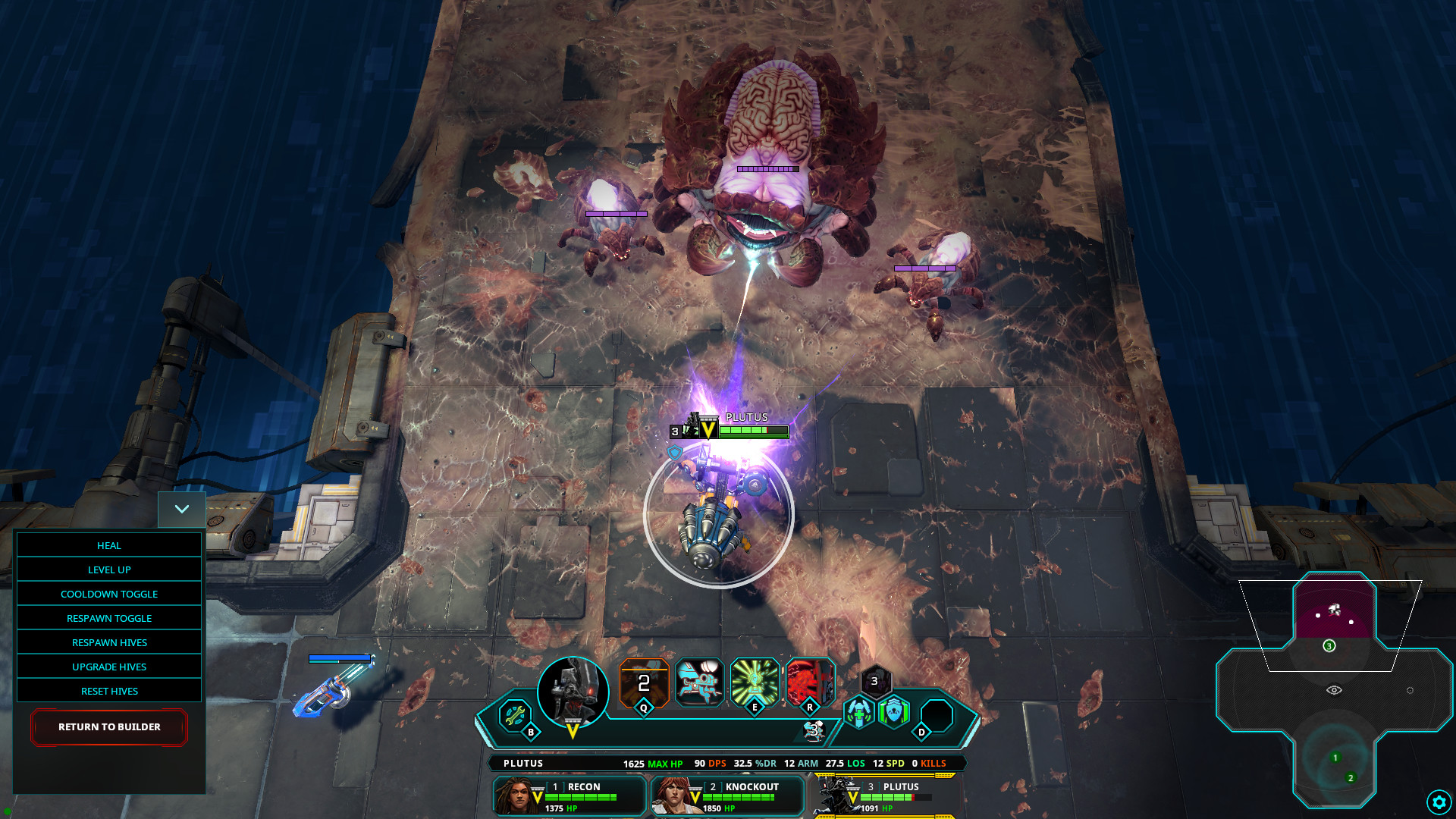Click waypoint marker 3 on the minimap

point(1329,645)
